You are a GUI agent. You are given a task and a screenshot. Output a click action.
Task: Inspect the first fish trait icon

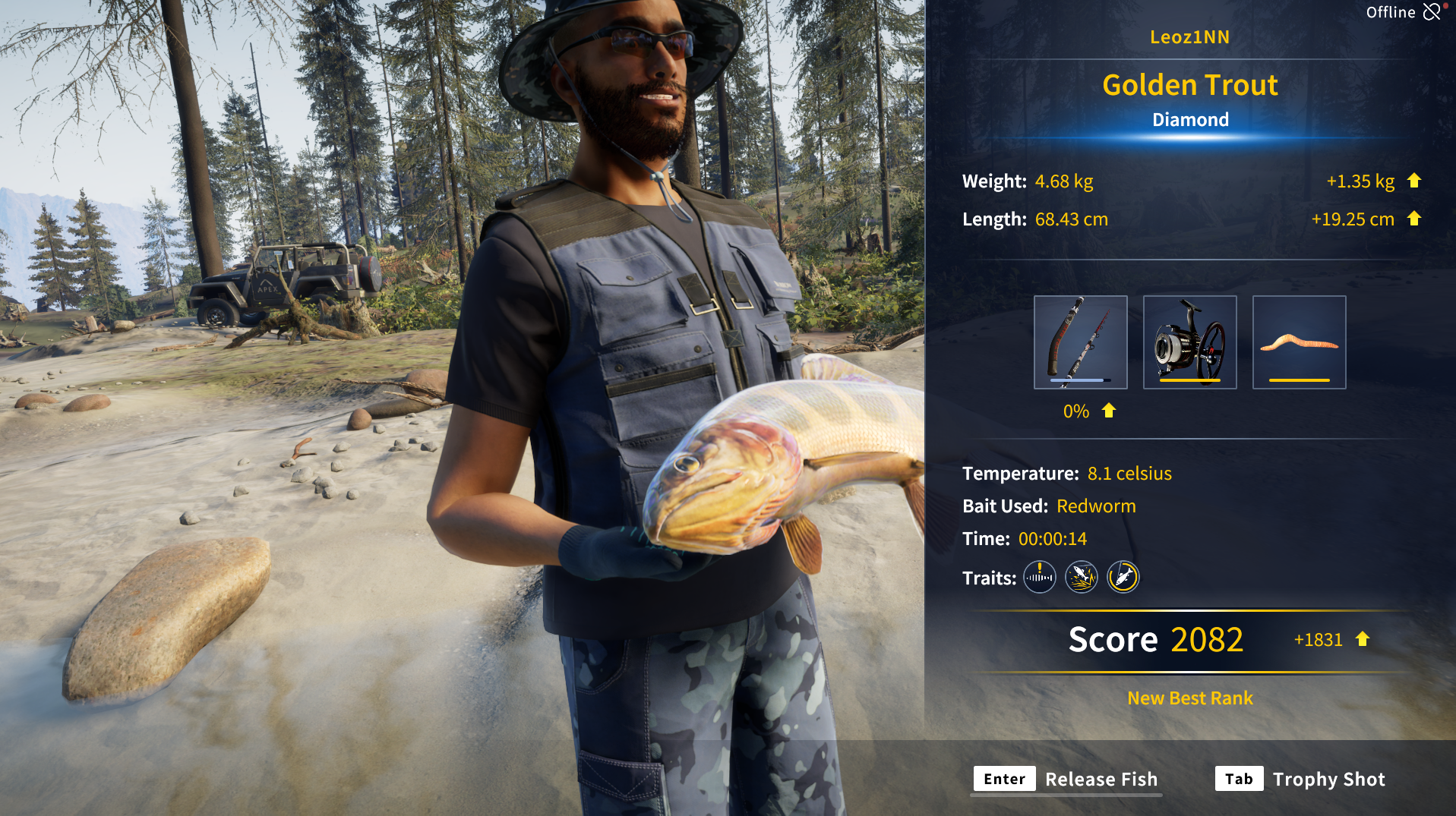pyautogui.click(x=1040, y=578)
